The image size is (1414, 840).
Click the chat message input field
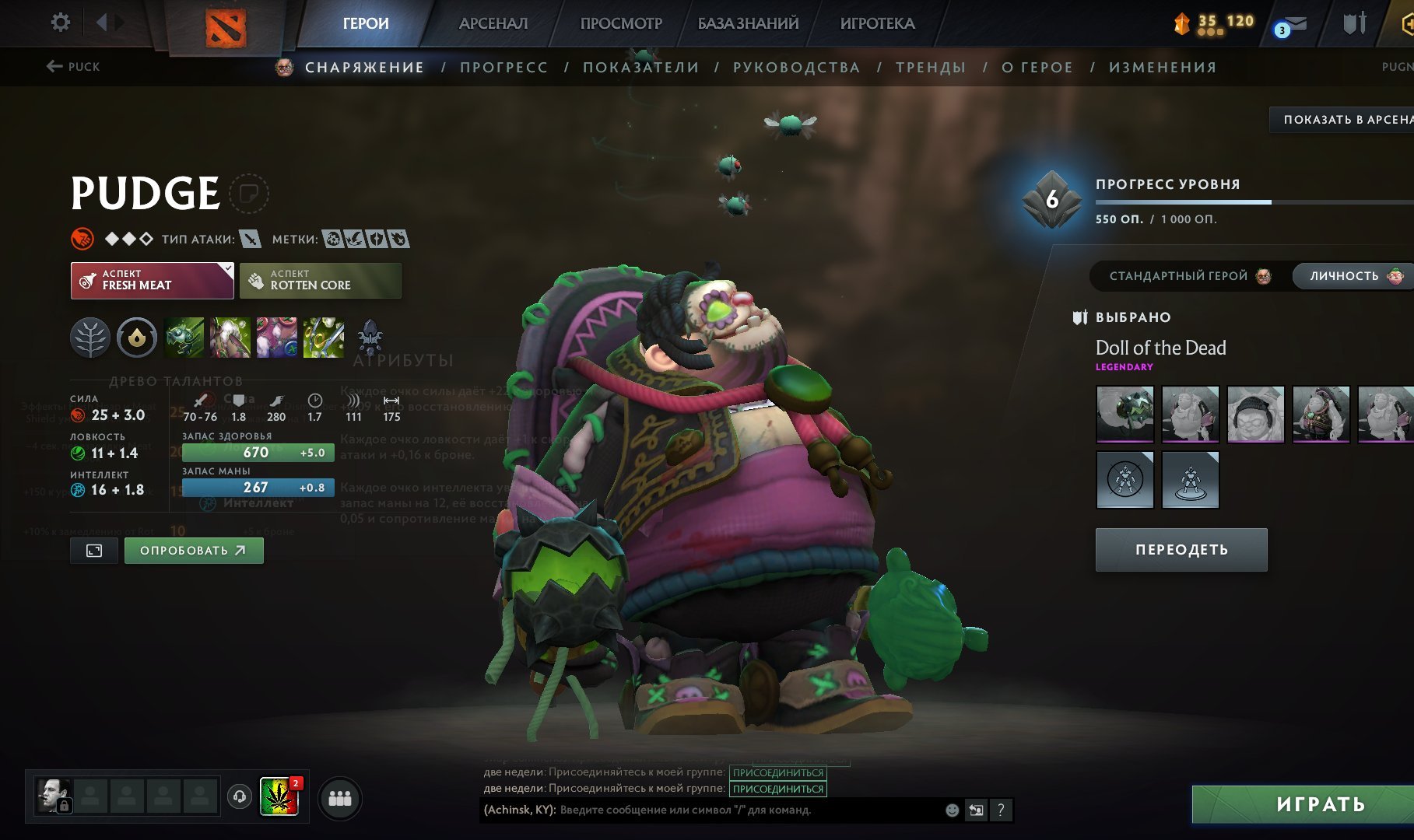747,810
